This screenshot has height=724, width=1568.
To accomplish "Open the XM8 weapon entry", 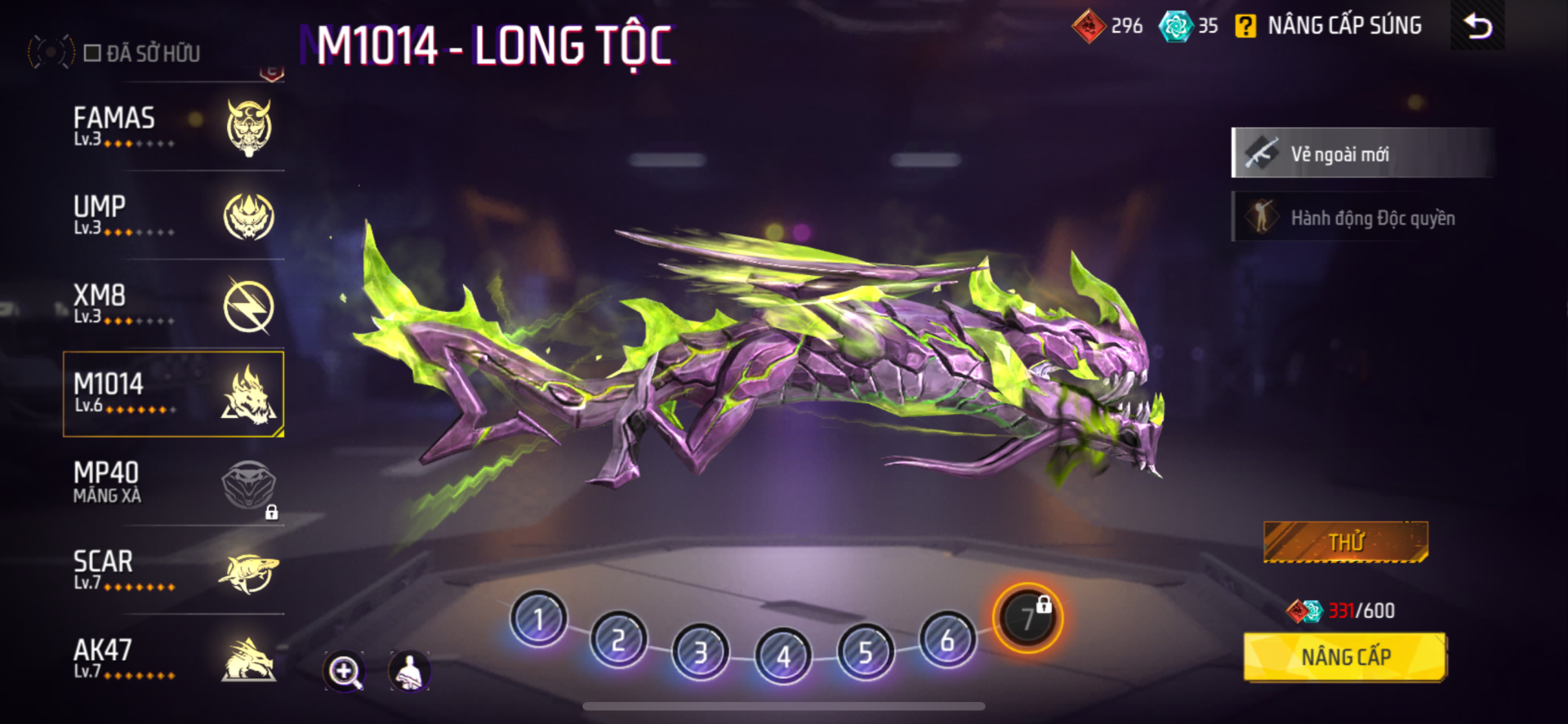I will (x=173, y=305).
